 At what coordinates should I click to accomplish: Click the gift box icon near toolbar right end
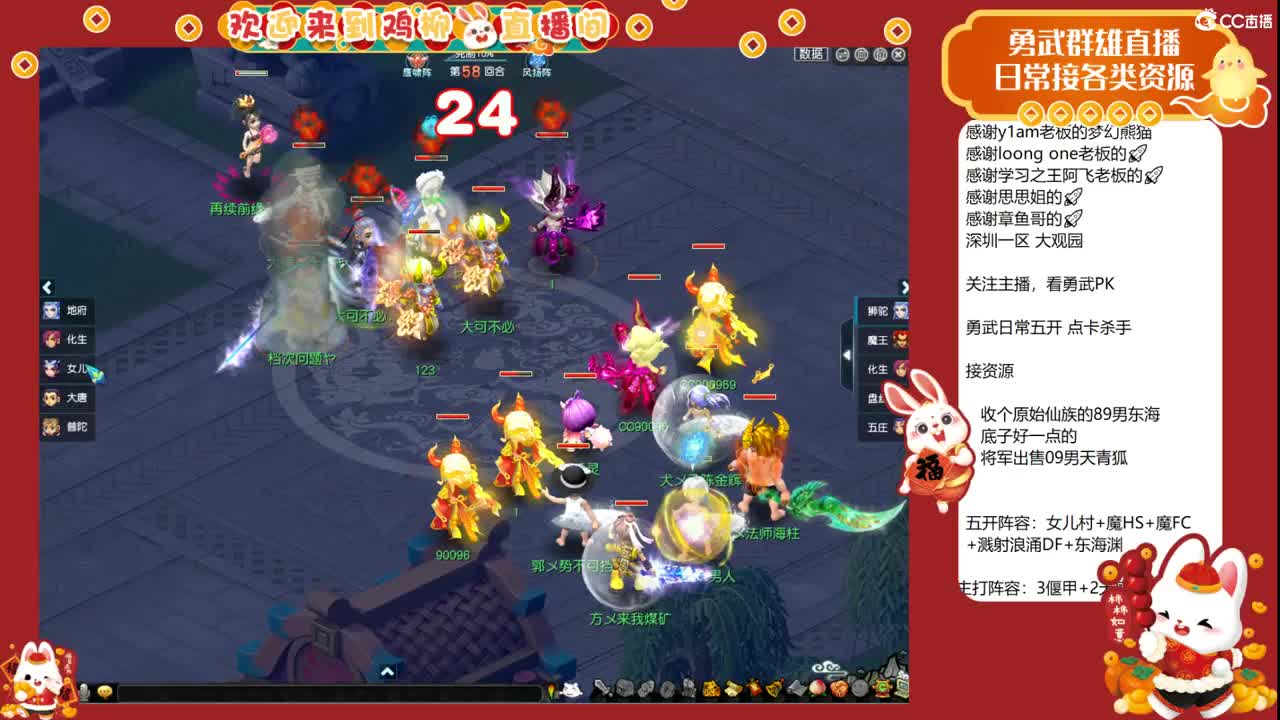pyautogui.click(x=884, y=690)
